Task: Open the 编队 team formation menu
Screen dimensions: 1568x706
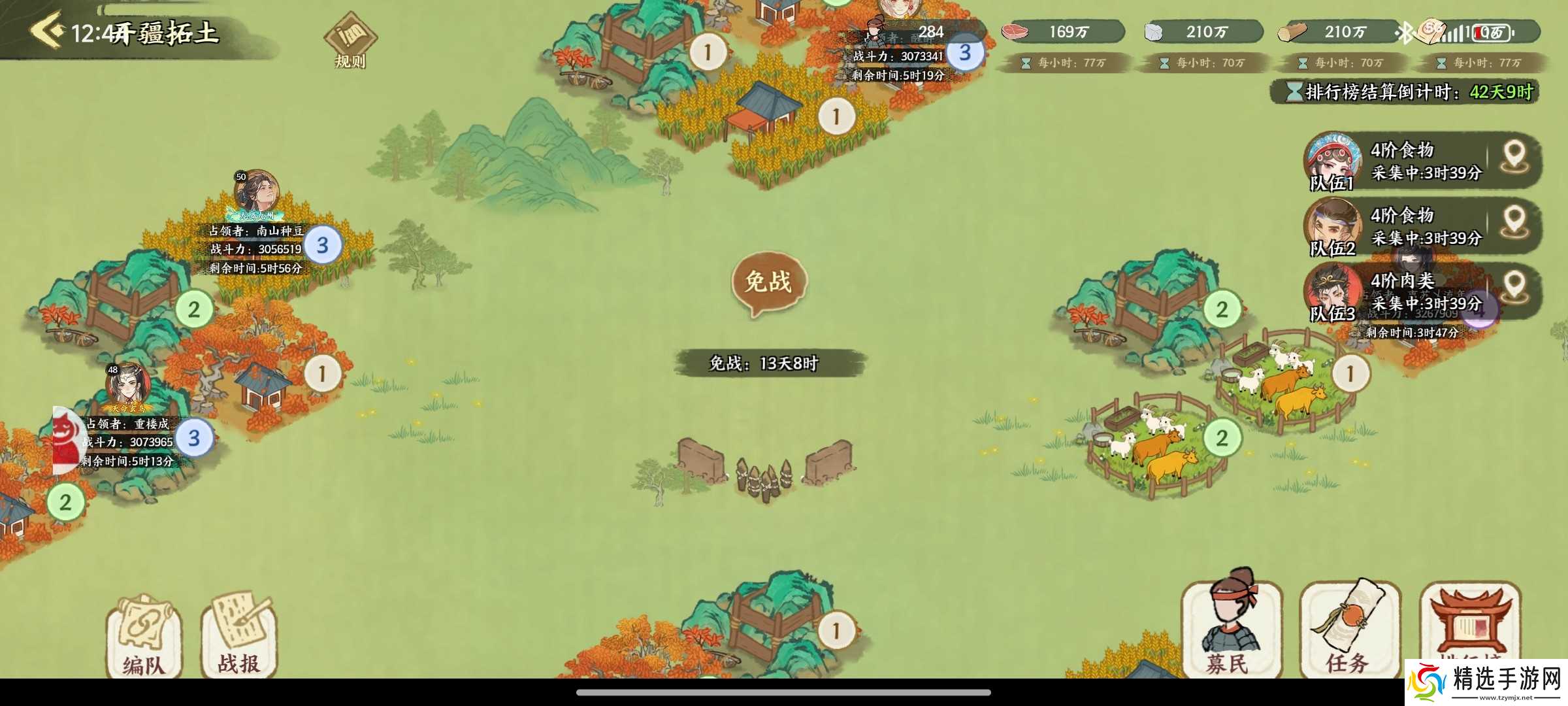Action: point(143,637)
